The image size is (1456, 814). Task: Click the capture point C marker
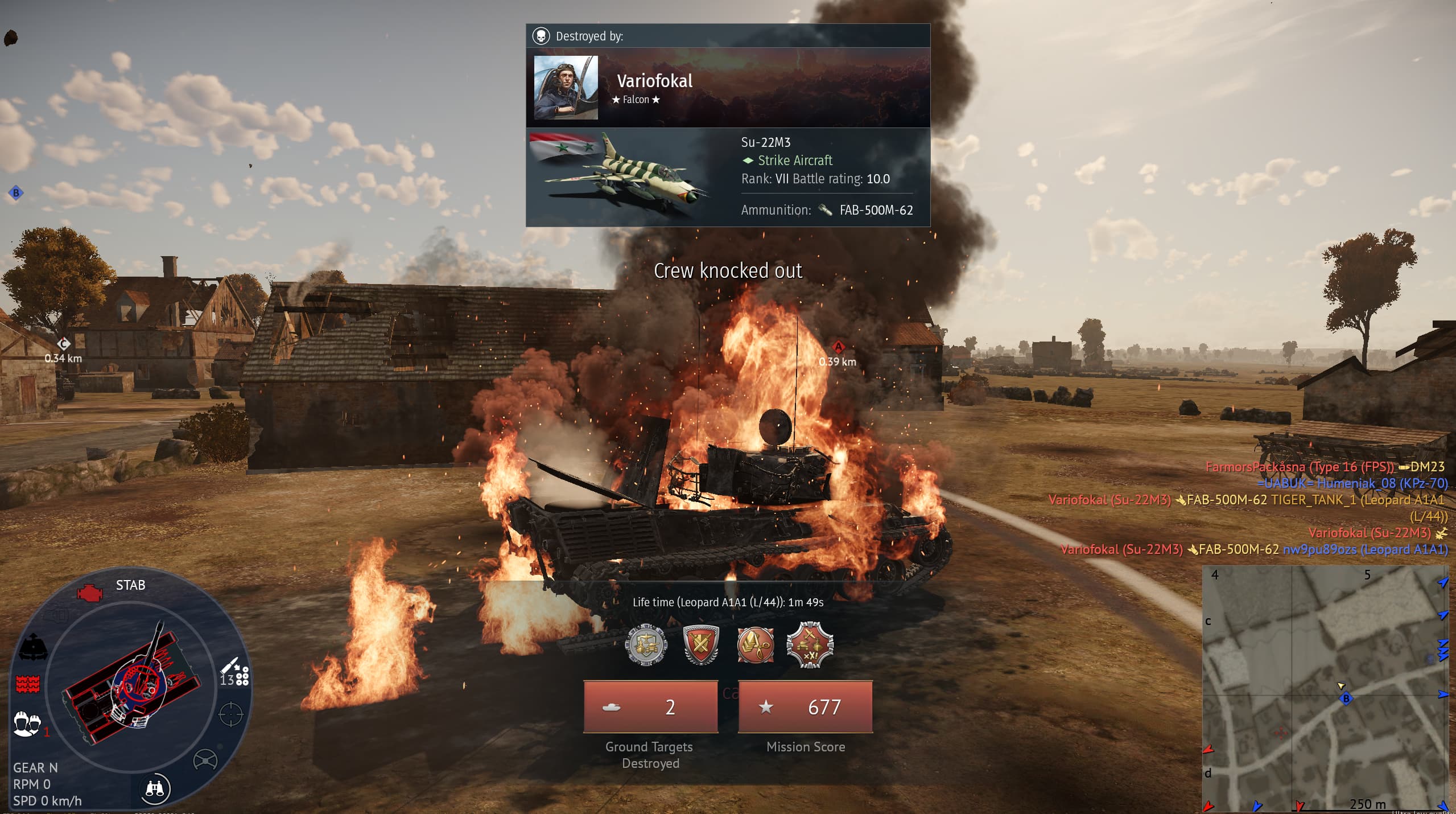click(x=63, y=343)
